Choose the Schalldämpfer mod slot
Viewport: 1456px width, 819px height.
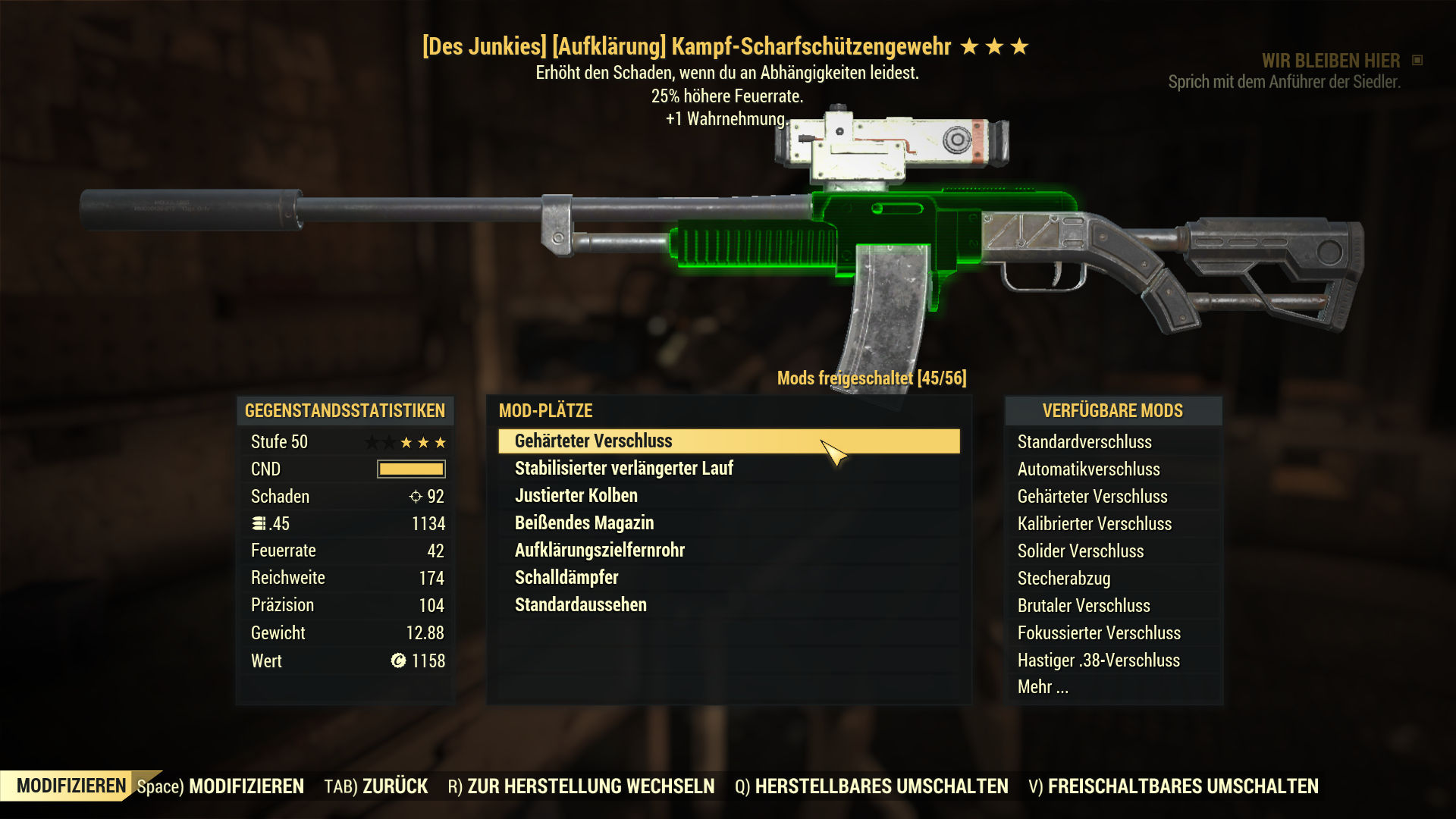click(566, 578)
